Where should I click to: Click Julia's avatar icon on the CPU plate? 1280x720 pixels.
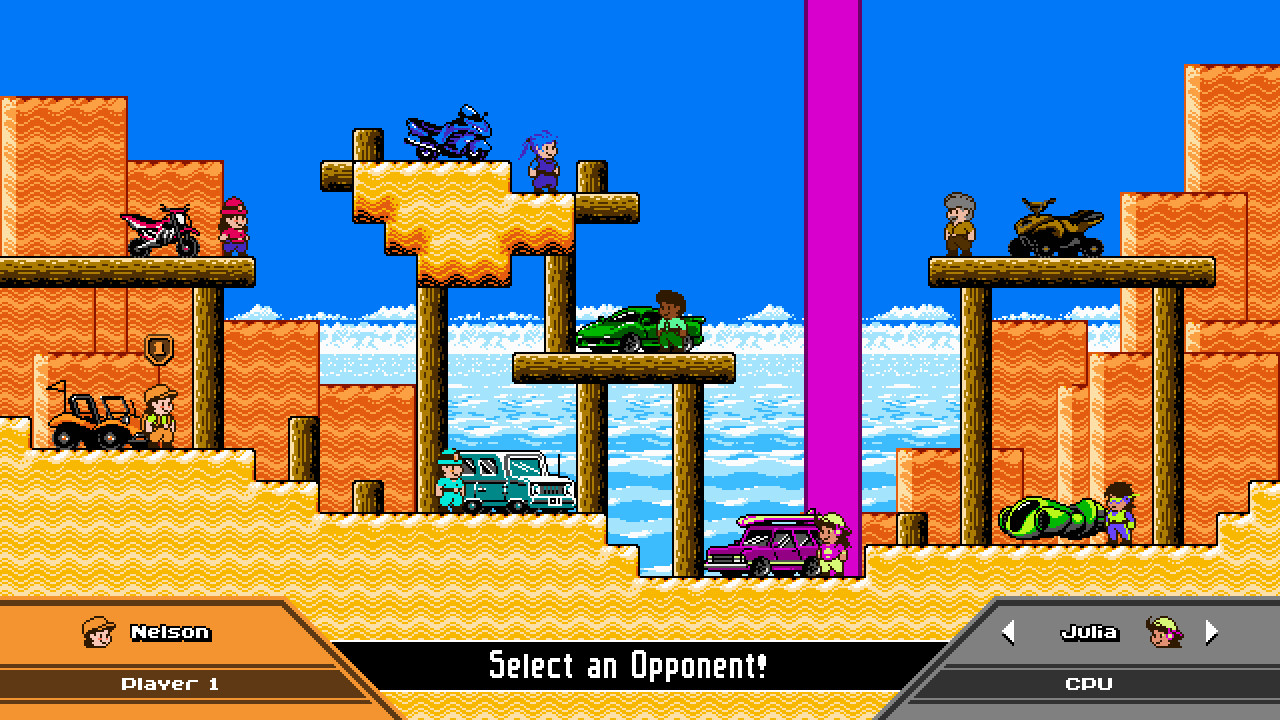pyautogui.click(x=1168, y=633)
